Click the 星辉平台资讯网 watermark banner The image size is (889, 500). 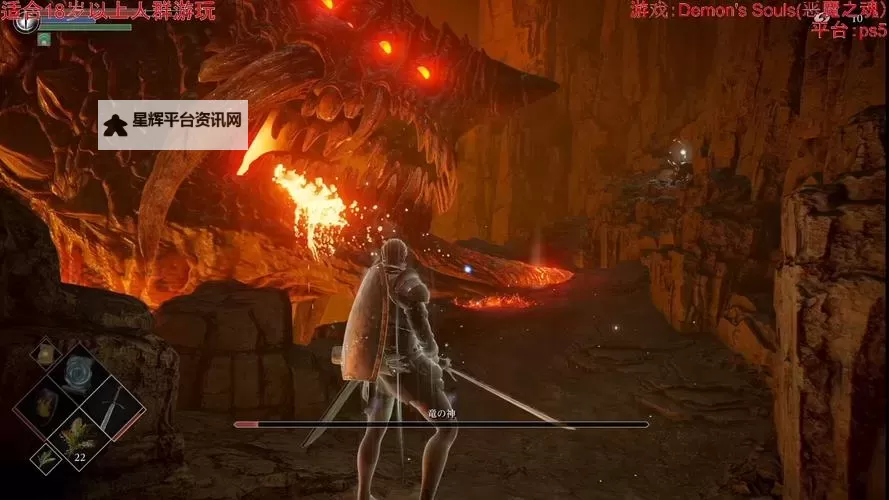[x=173, y=125]
